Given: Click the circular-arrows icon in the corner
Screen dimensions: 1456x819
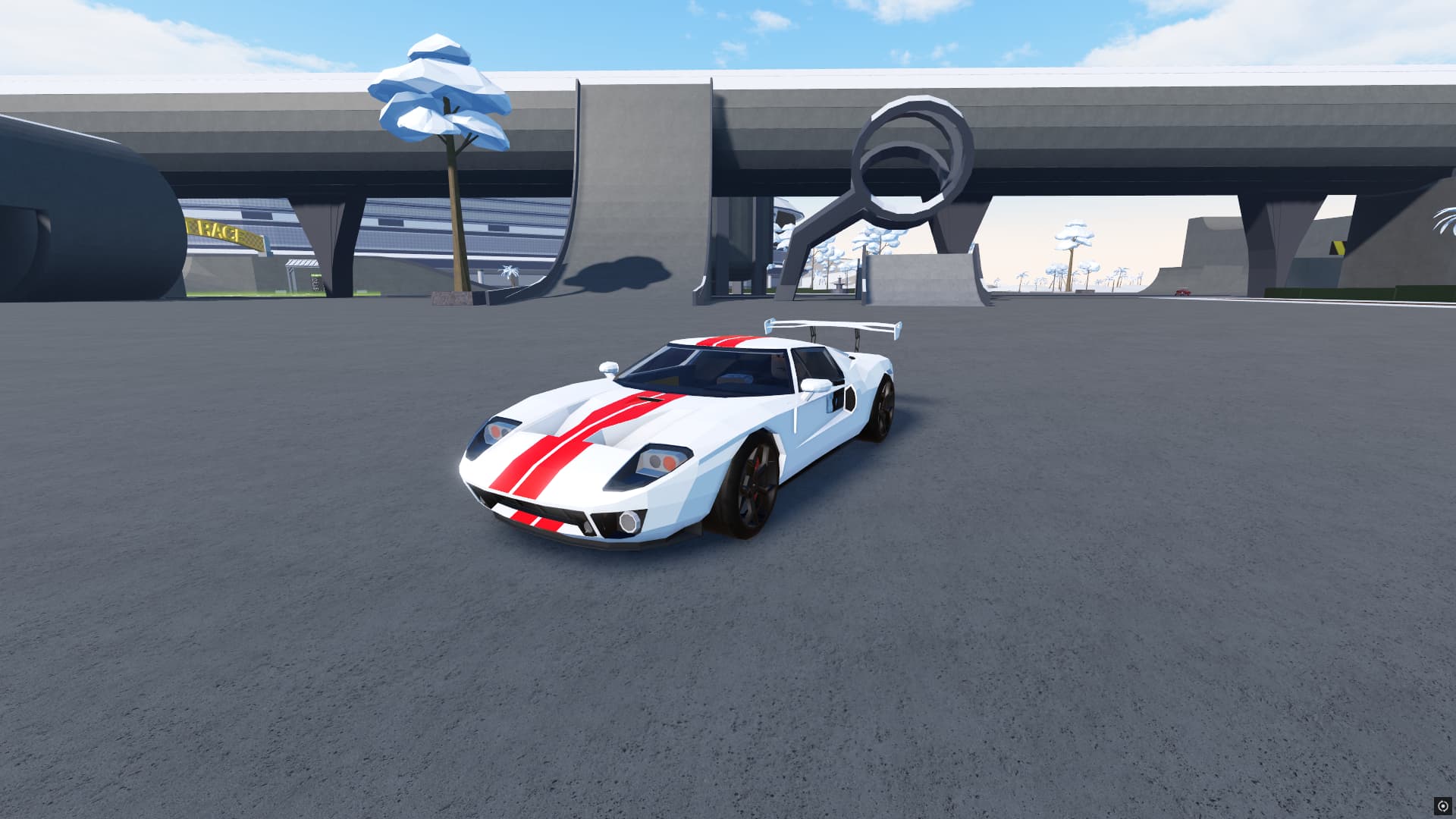Looking at the screenshot, I should pos(1442,805).
